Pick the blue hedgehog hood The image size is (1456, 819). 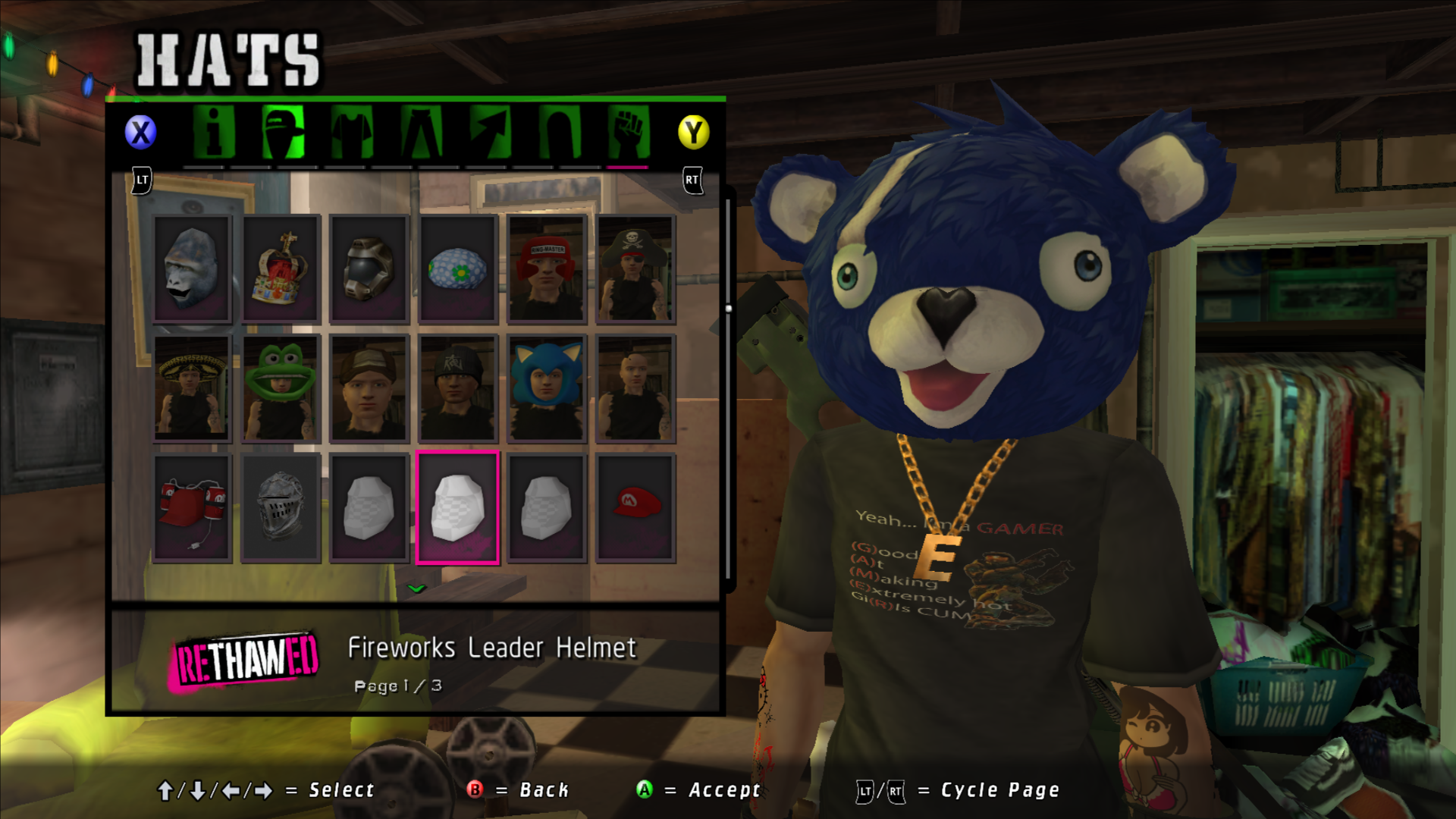(547, 388)
